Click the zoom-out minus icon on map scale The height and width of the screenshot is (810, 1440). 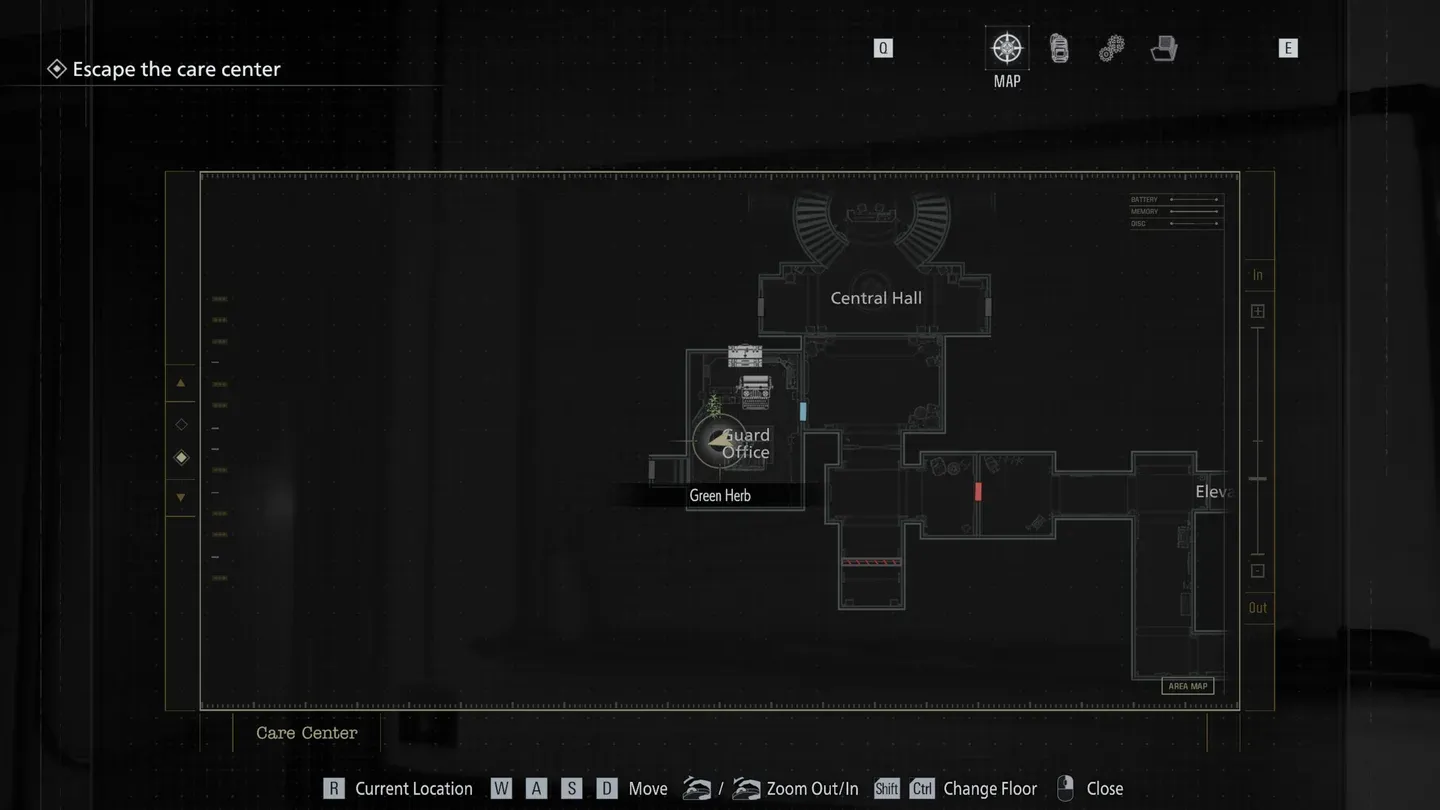point(1257,570)
